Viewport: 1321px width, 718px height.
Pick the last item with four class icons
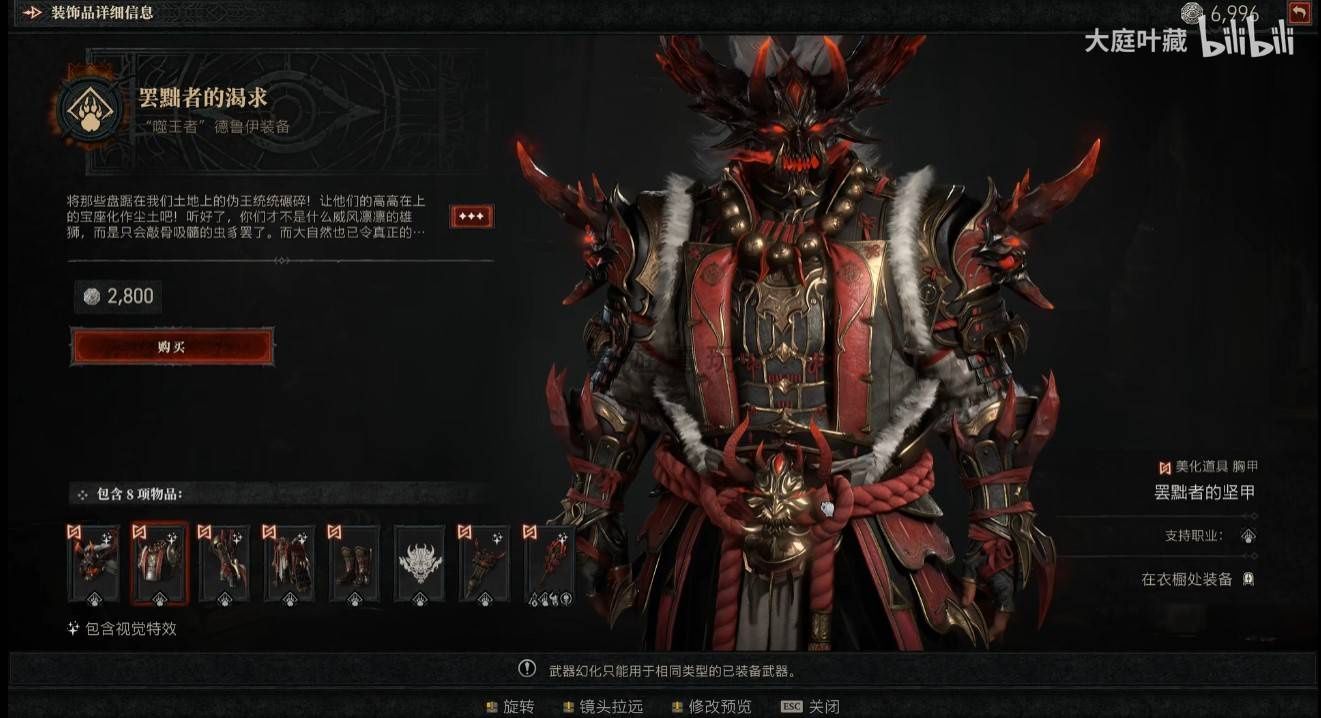pyautogui.click(x=550, y=565)
